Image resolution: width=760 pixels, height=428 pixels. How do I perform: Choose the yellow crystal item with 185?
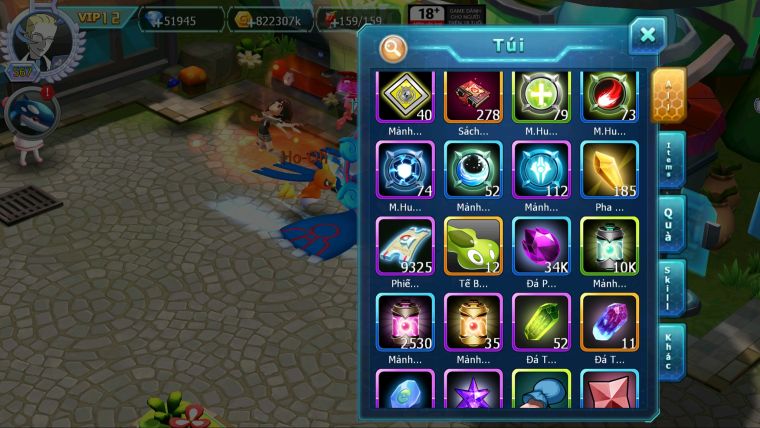pyautogui.click(x=609, y=170)
